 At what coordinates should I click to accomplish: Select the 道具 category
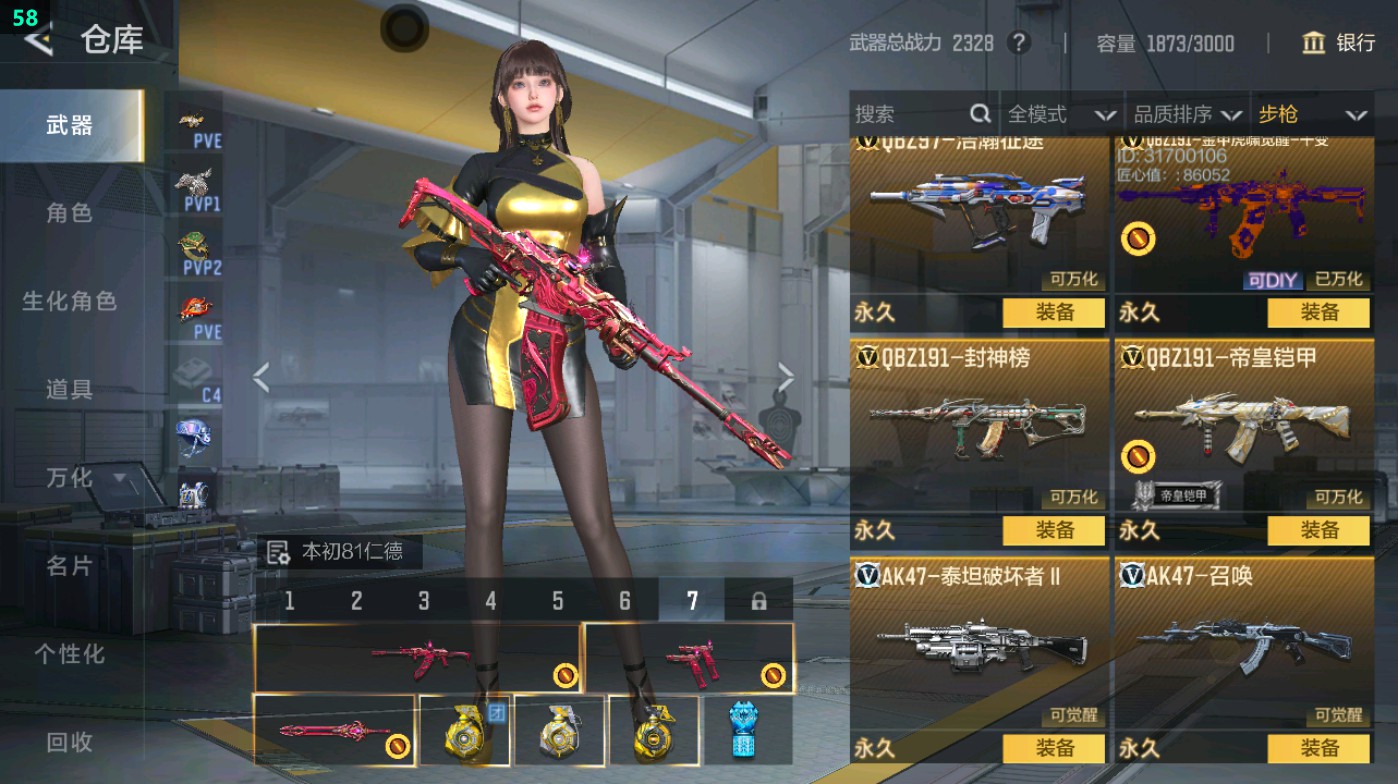pyautogui.click(x=69, y=389)
